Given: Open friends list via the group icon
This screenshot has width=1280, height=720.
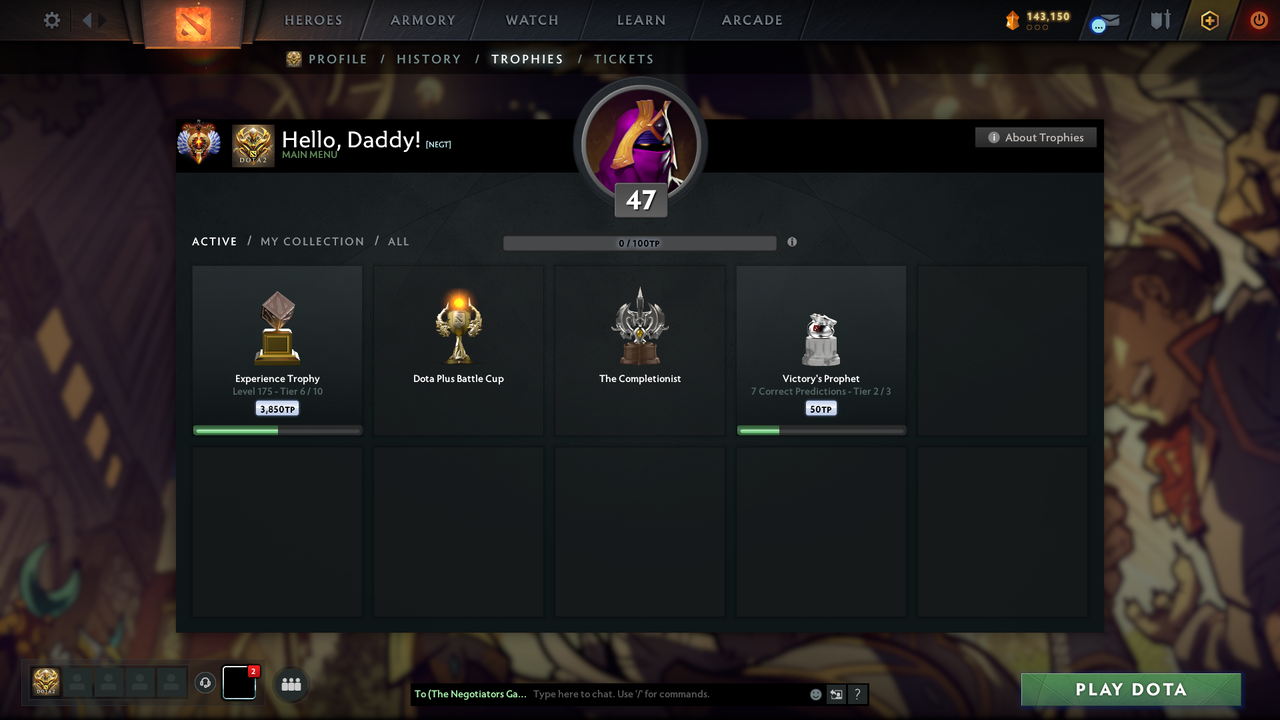Looking at the screenshot, I should [290, 683].
